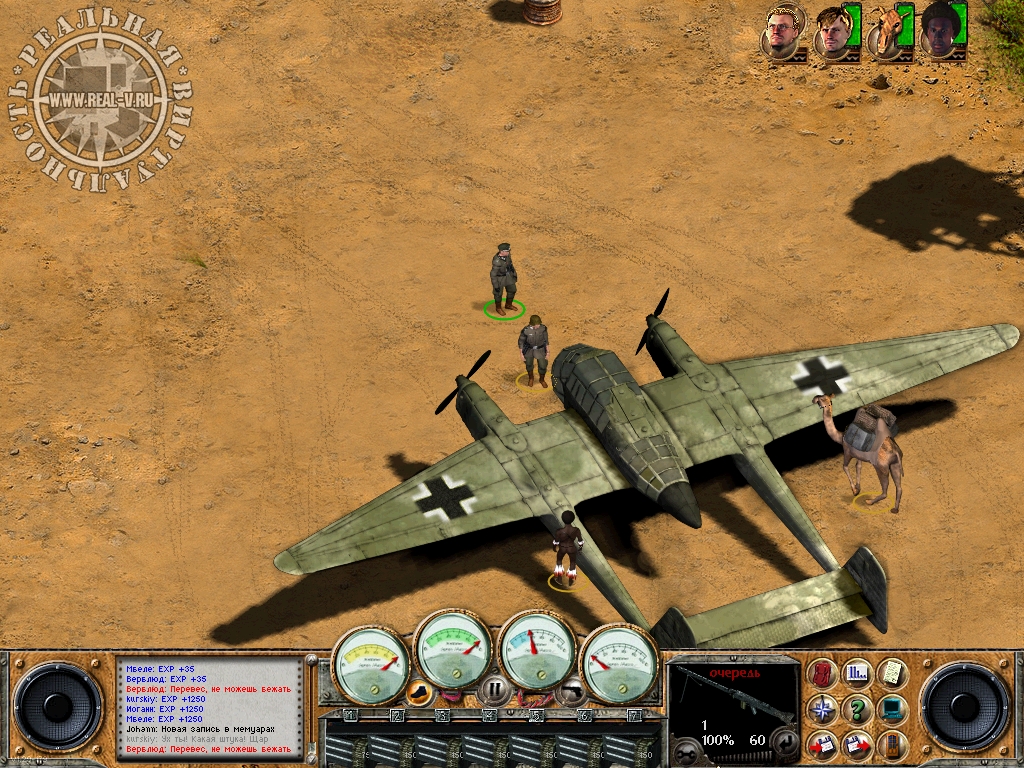
Task: Click the pause button between the gauges
Action: (x=494, y=688)
